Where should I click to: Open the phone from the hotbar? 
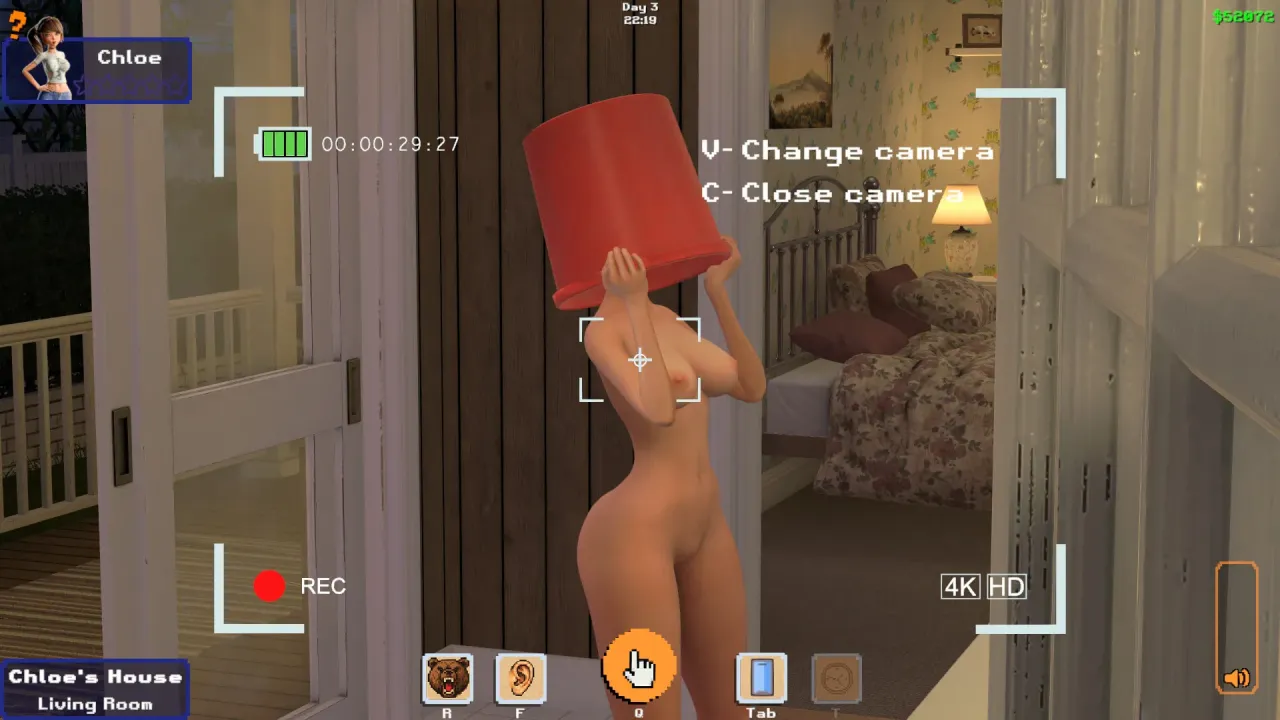(x=761, y=679)
